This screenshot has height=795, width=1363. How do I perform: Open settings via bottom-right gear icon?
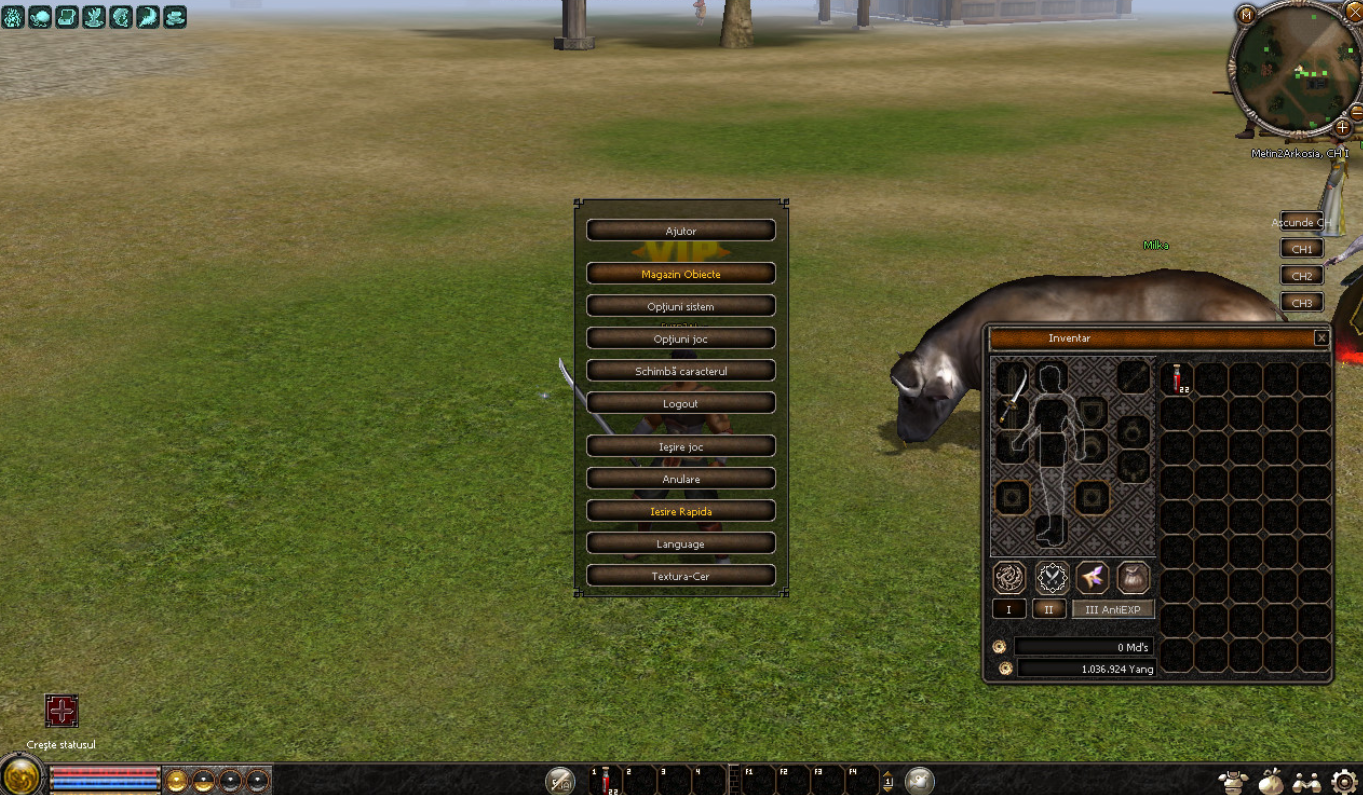point(1344,781)
